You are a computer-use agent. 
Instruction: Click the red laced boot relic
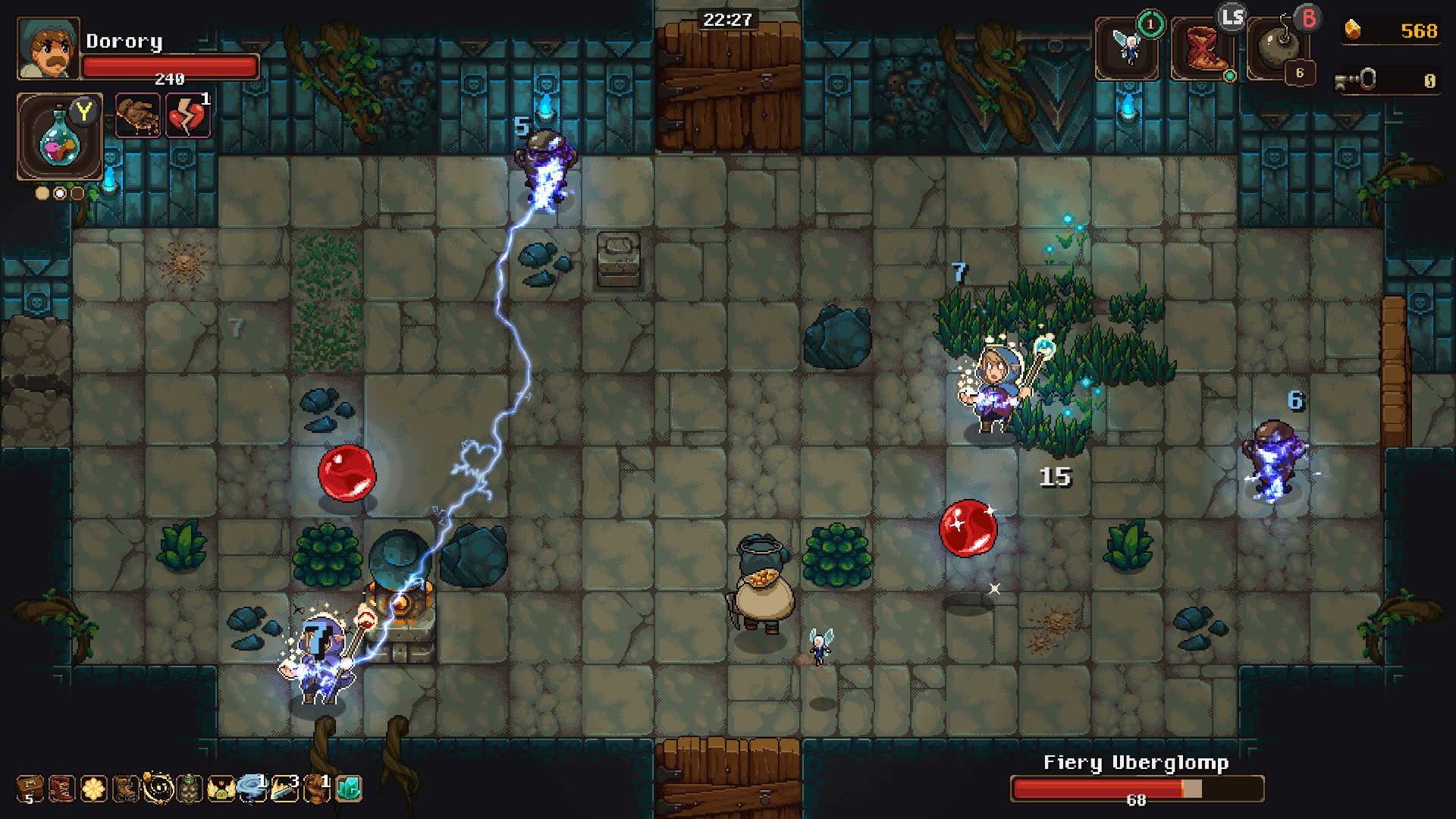coord(62,789)
